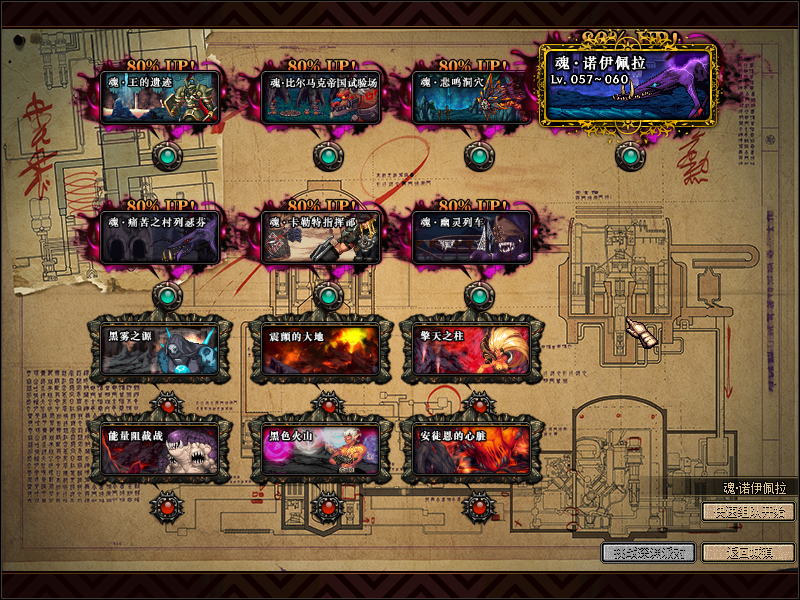800x600 pixels.
Task: Select the 擎天之柱 dungeon tile
Action: 470,348
